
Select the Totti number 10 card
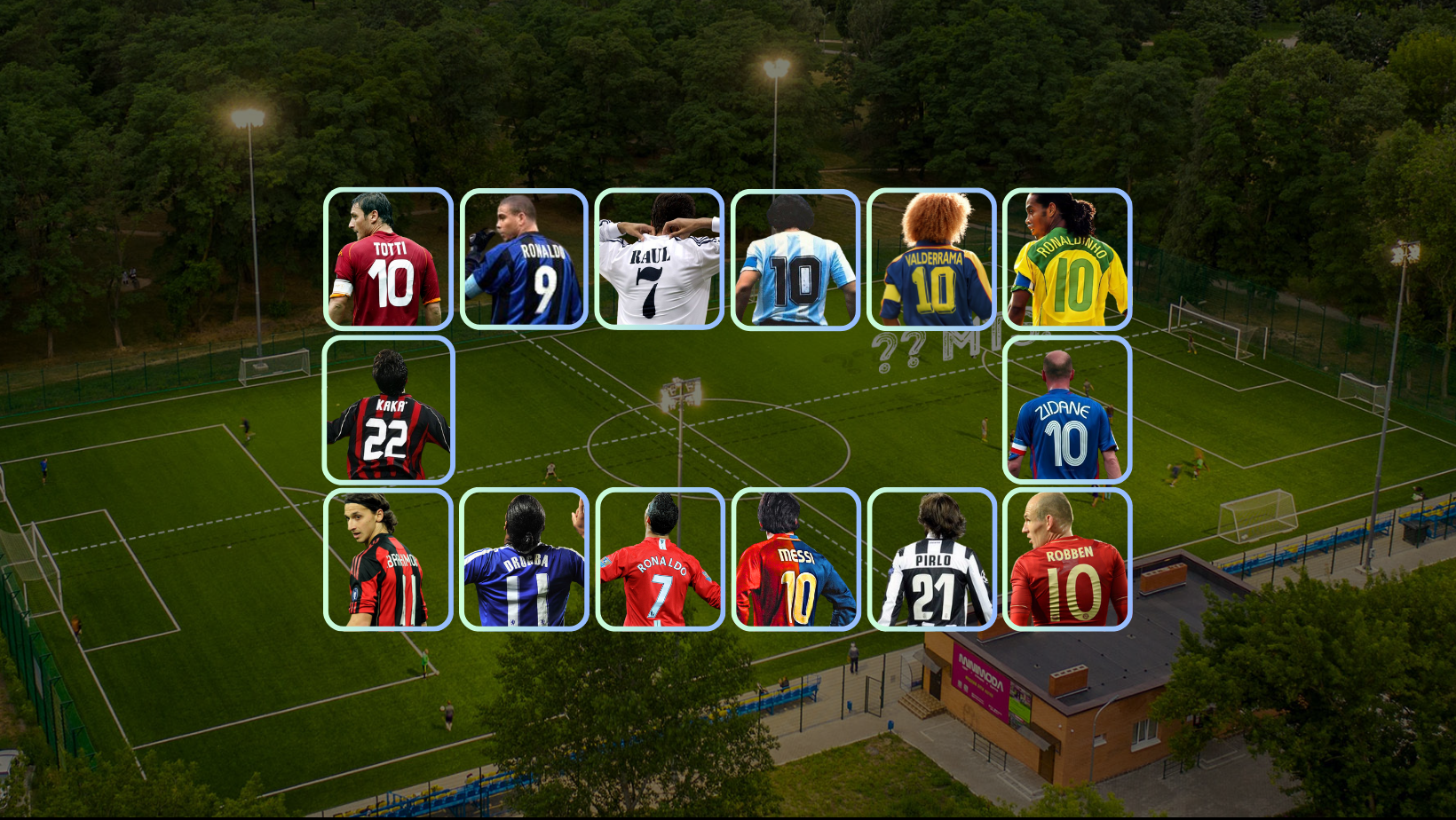(388, 259)
